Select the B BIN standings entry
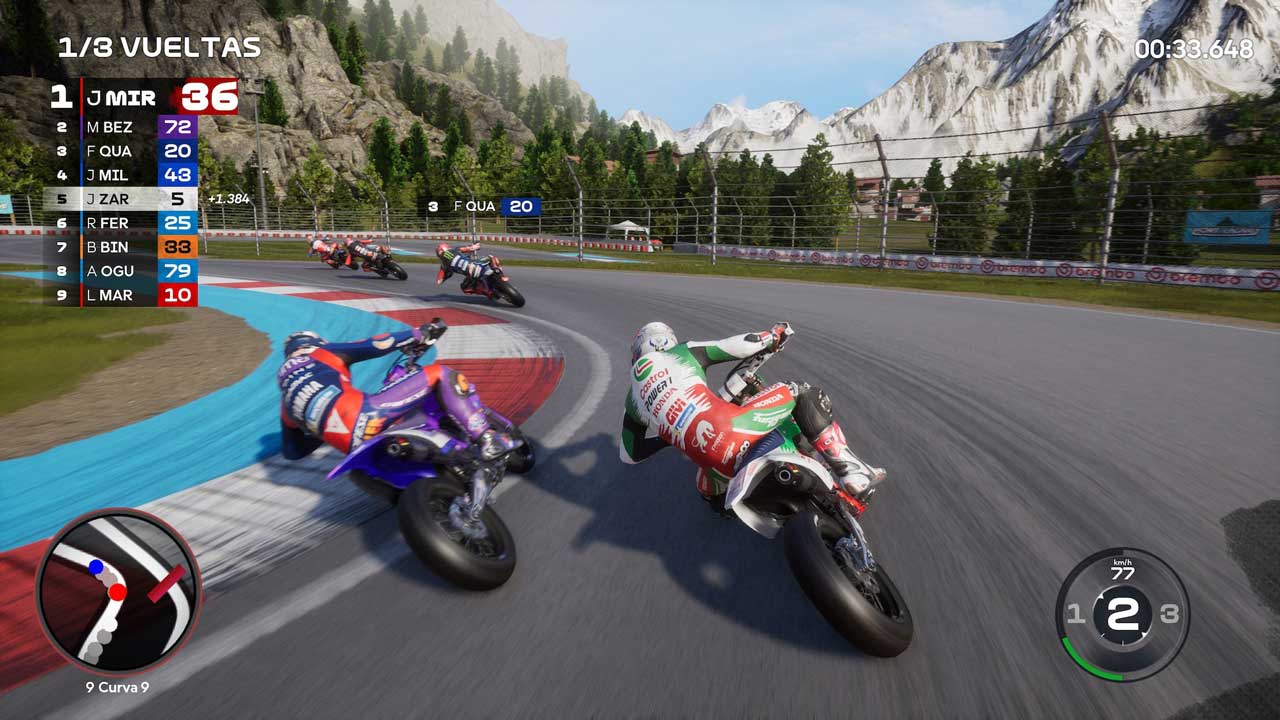The image size is (1280, 720). click(x=125, y=247)
